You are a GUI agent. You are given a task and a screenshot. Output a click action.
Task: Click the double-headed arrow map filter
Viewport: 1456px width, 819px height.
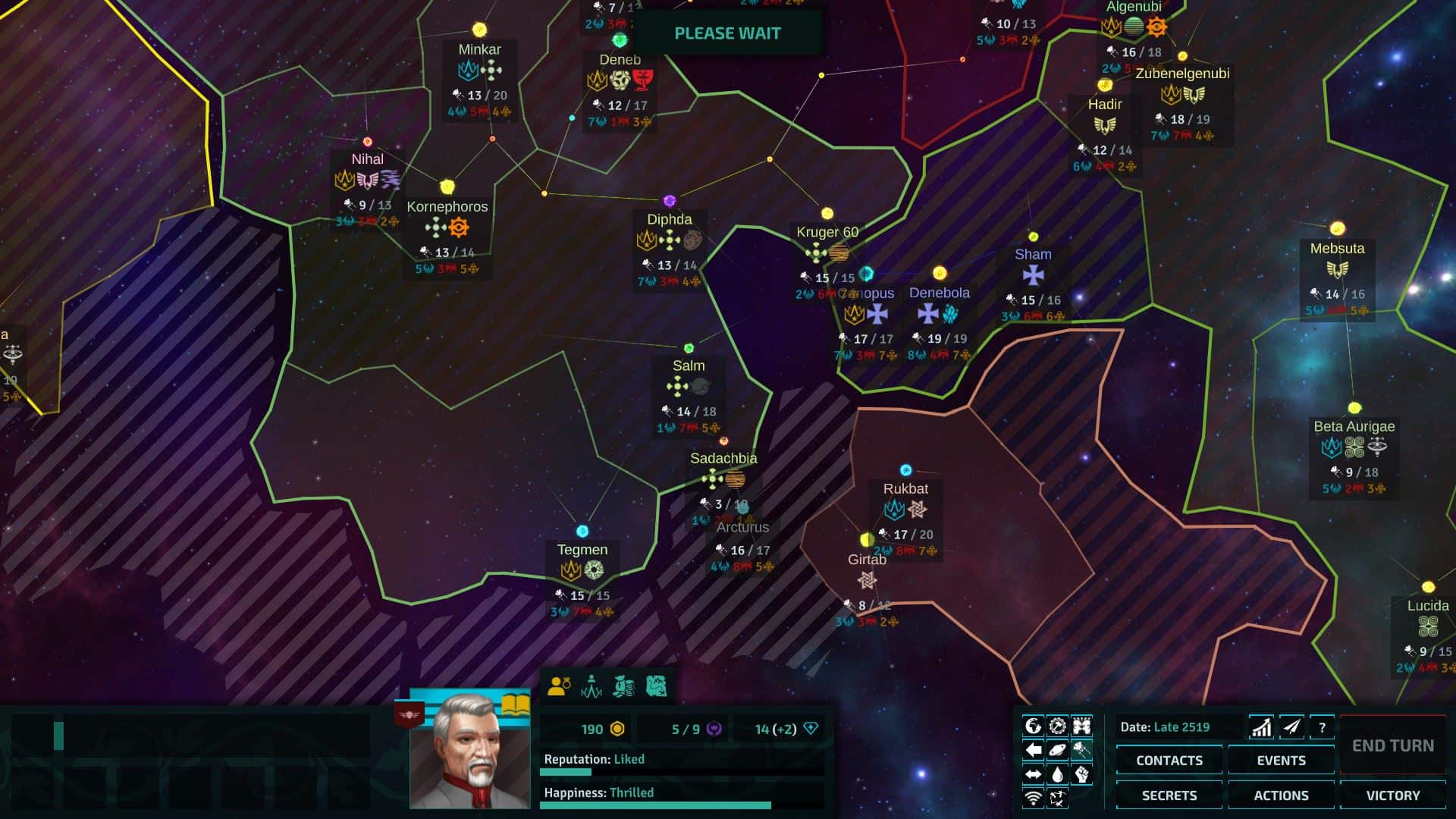click(1033, 774)
